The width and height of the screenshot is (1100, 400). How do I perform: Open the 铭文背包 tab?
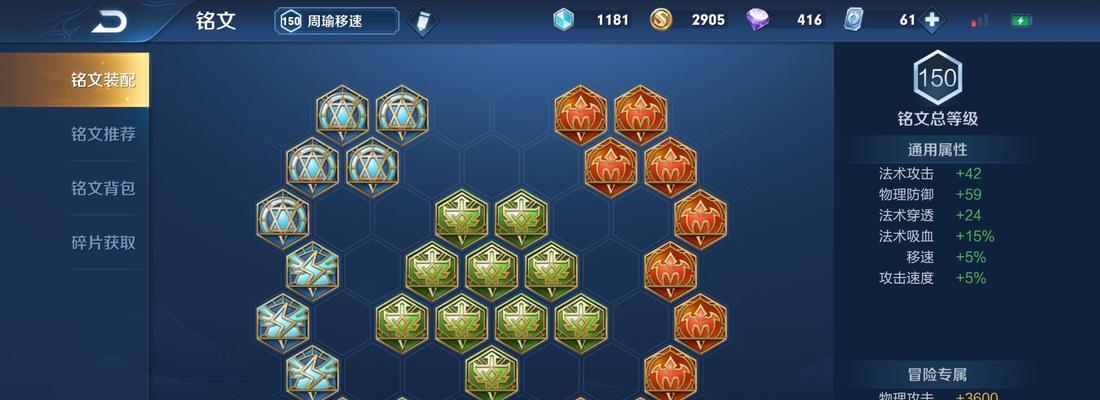pyautogui.click(x=102, y=188)
